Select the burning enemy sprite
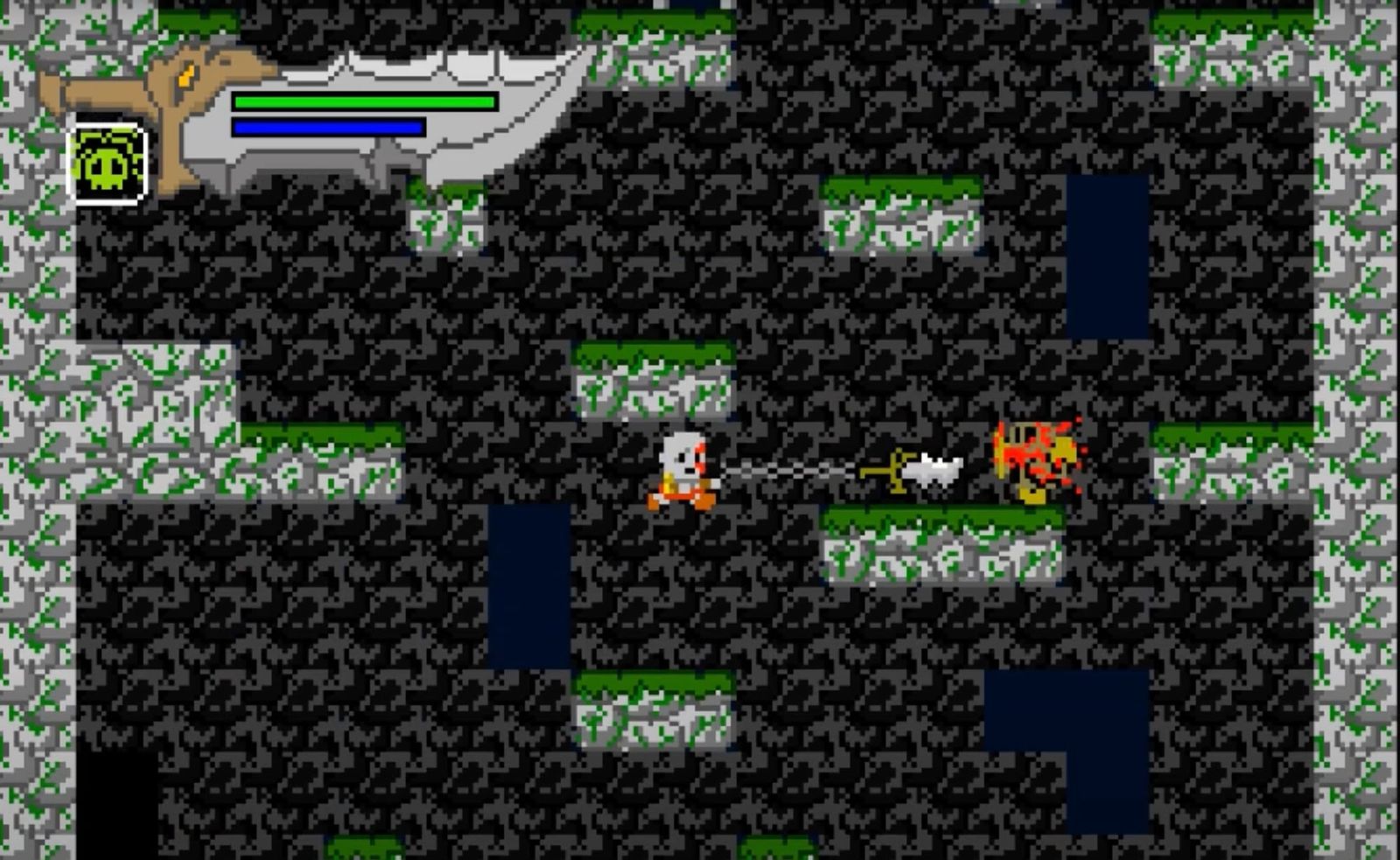1400x860 pixels. coord(1032,459)
